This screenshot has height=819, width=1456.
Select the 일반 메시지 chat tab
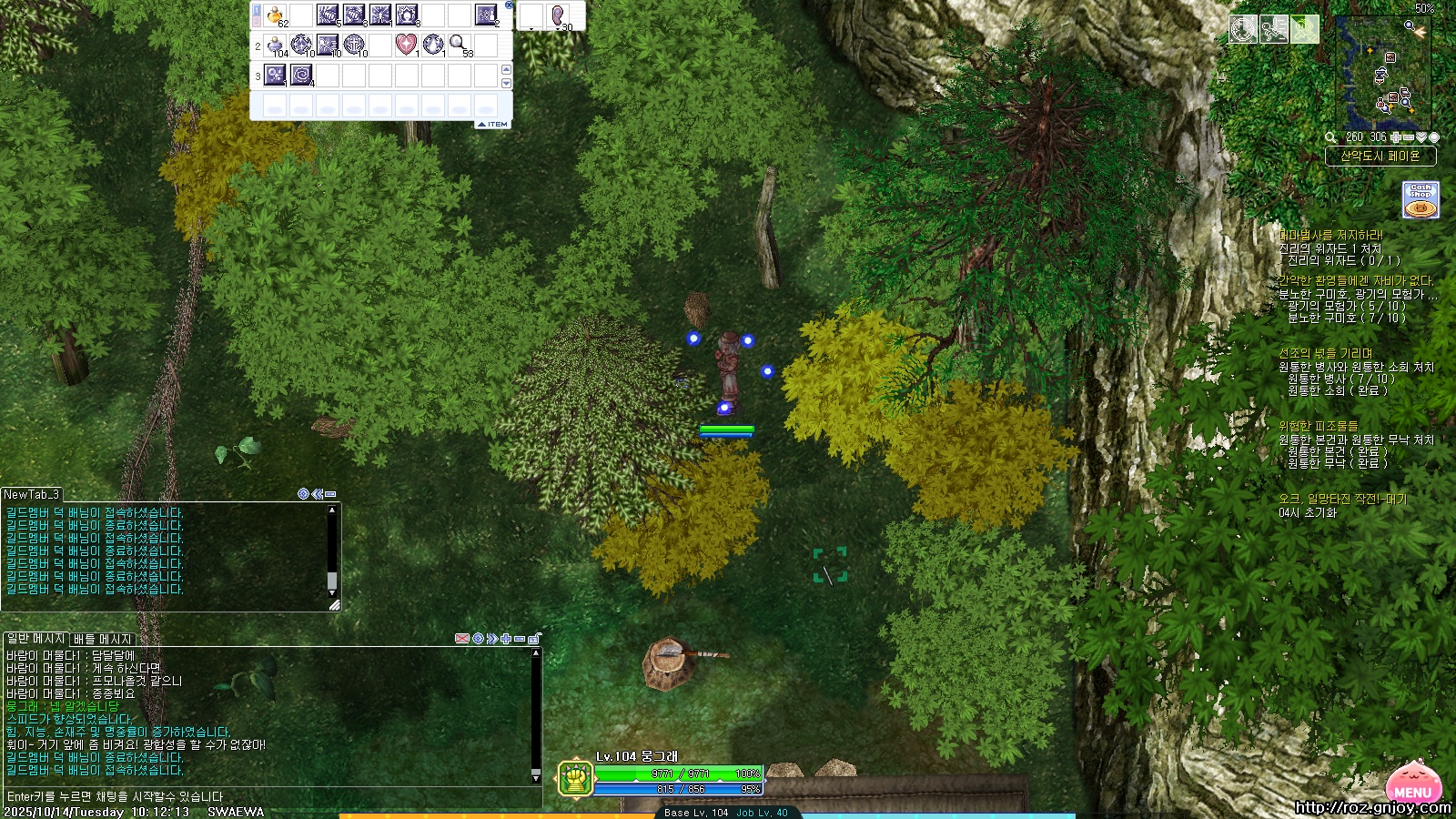click(x=36, y=639)
